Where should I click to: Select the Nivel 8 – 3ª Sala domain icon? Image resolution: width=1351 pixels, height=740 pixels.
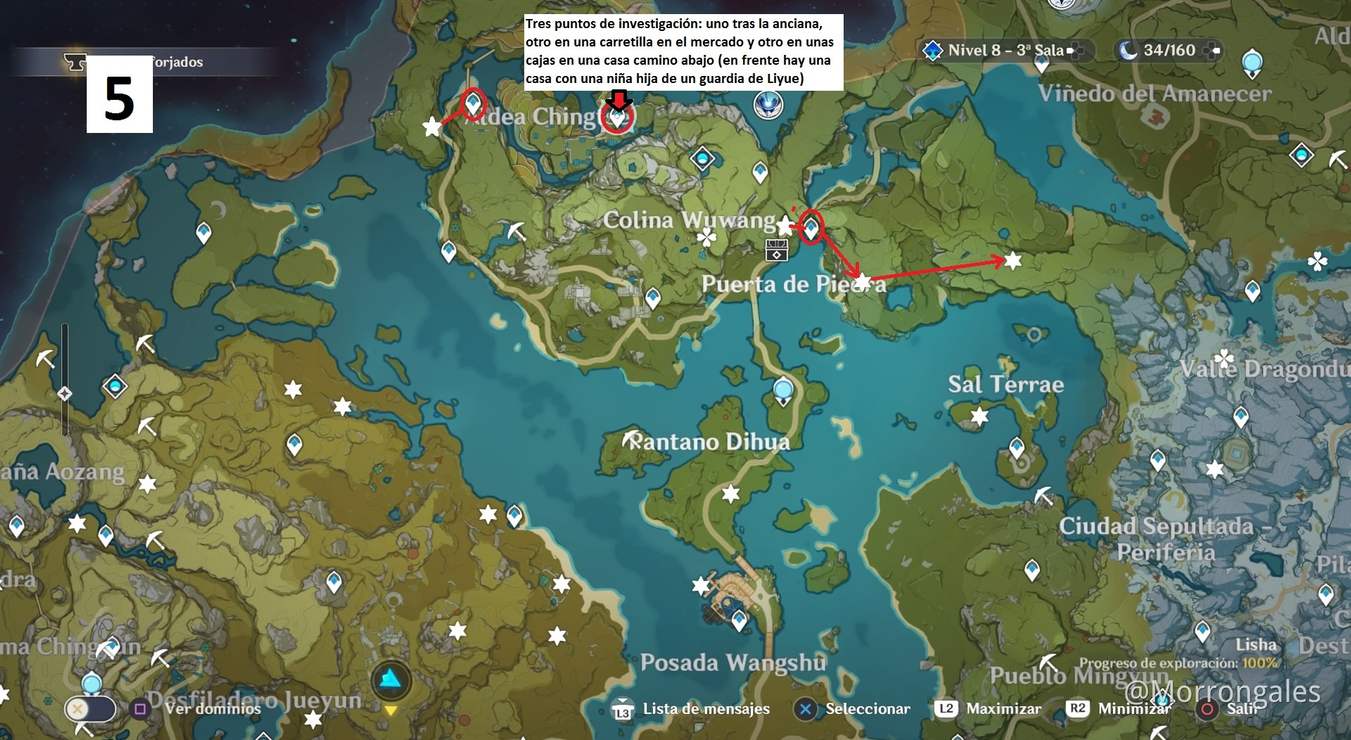click(932, 49)
